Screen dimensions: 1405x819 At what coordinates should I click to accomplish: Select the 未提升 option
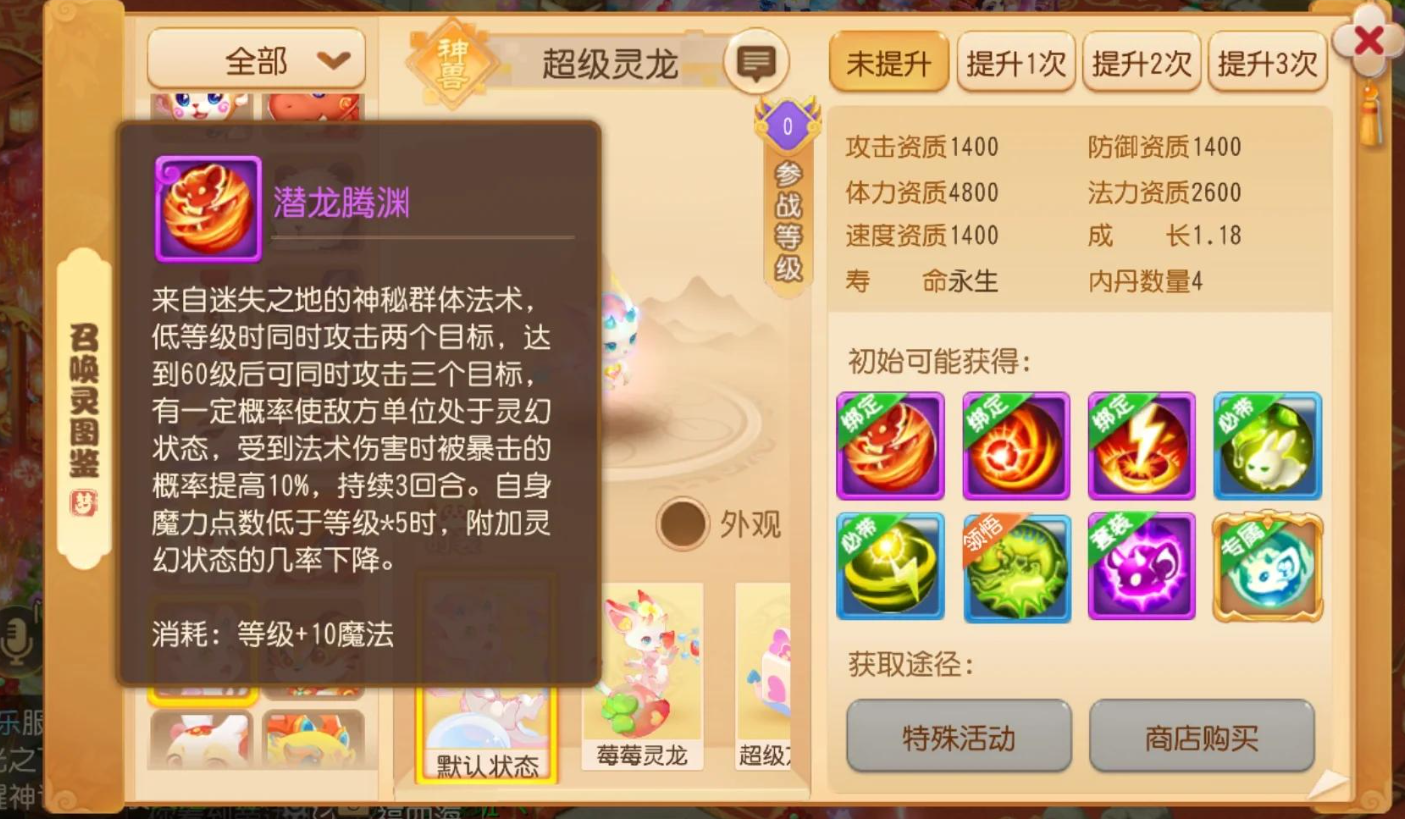point(888,61)
